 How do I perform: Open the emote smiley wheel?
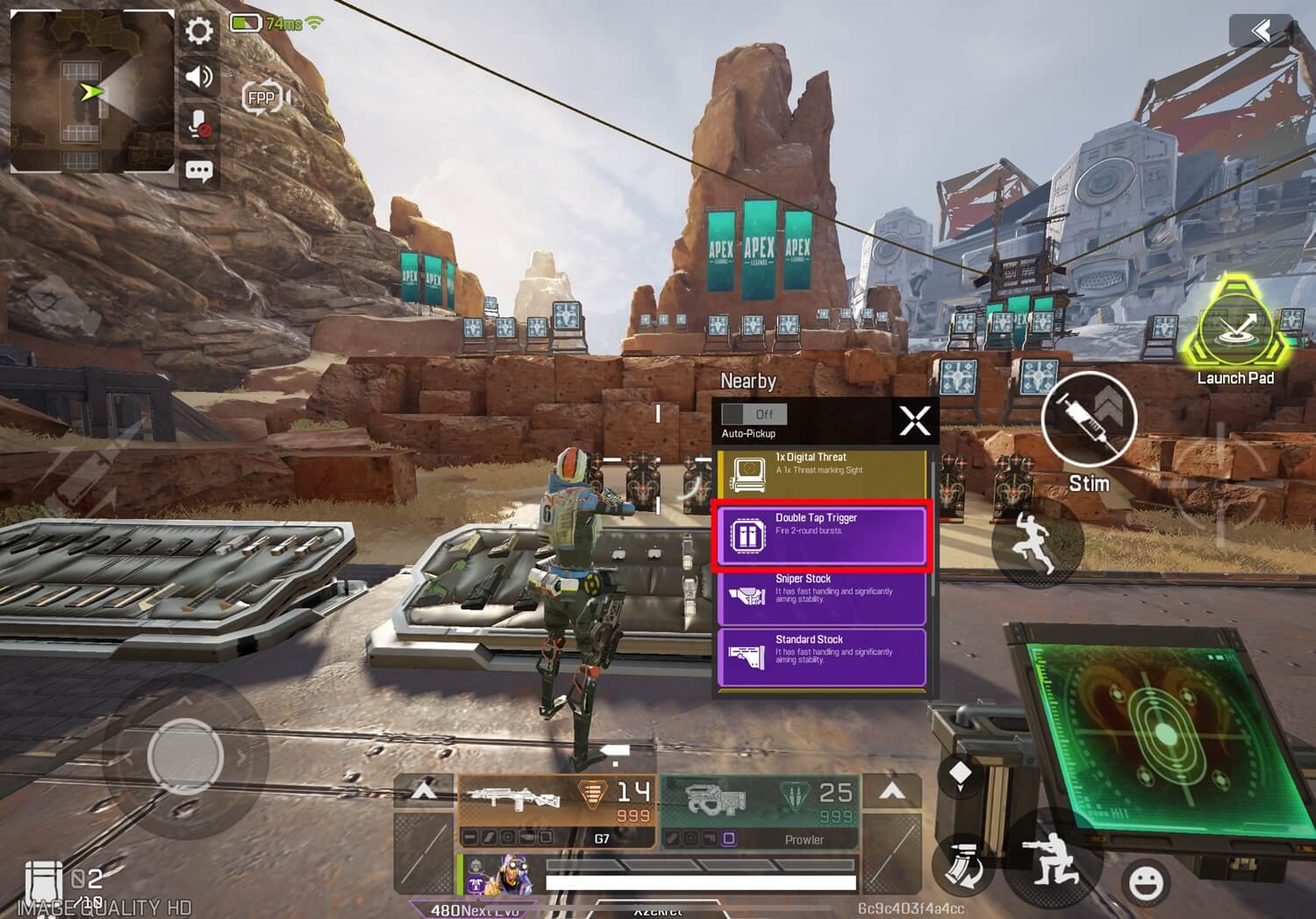point(1146,880)
